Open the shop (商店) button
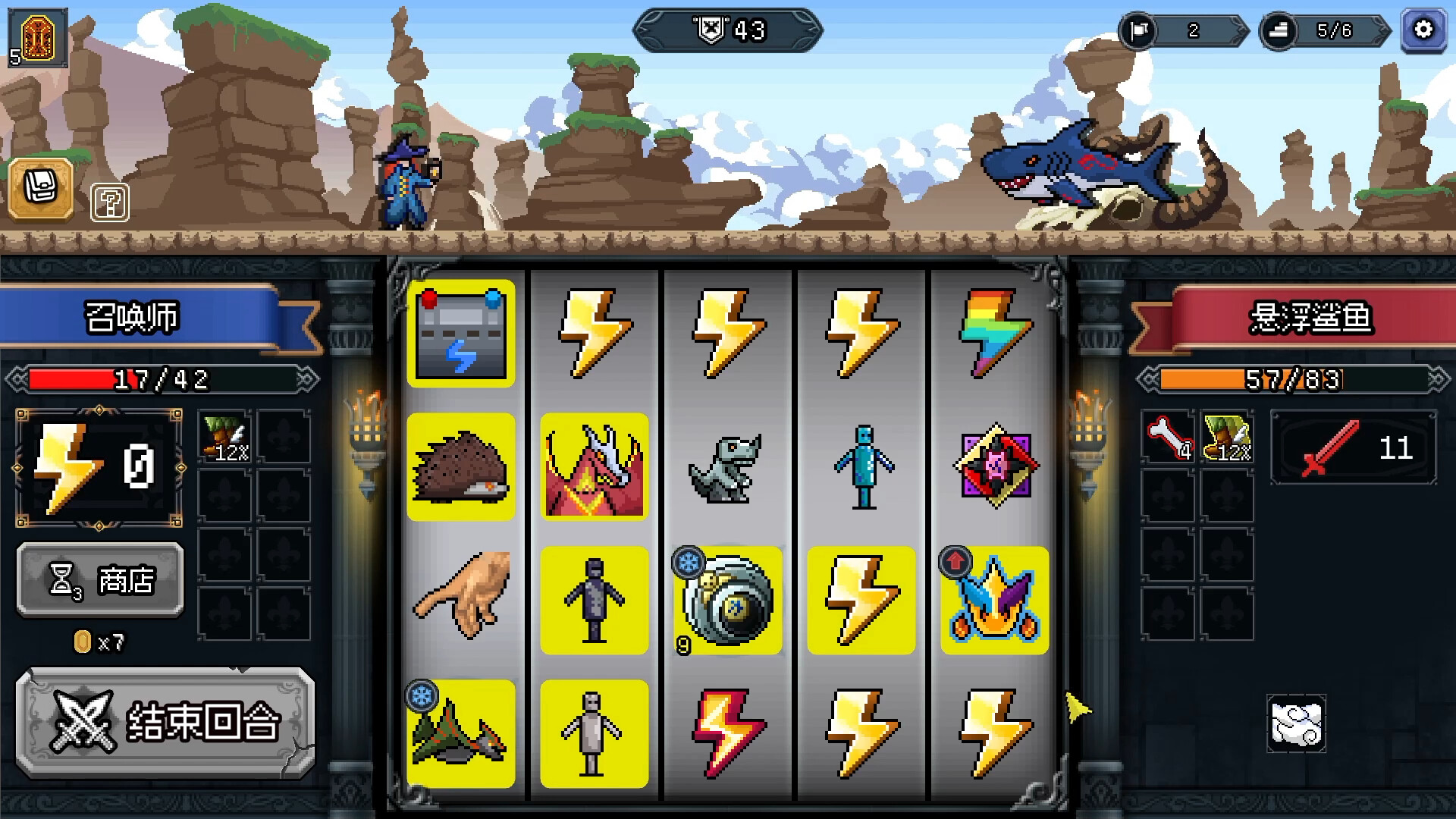Screen dimensions: 1456x819 100,581
